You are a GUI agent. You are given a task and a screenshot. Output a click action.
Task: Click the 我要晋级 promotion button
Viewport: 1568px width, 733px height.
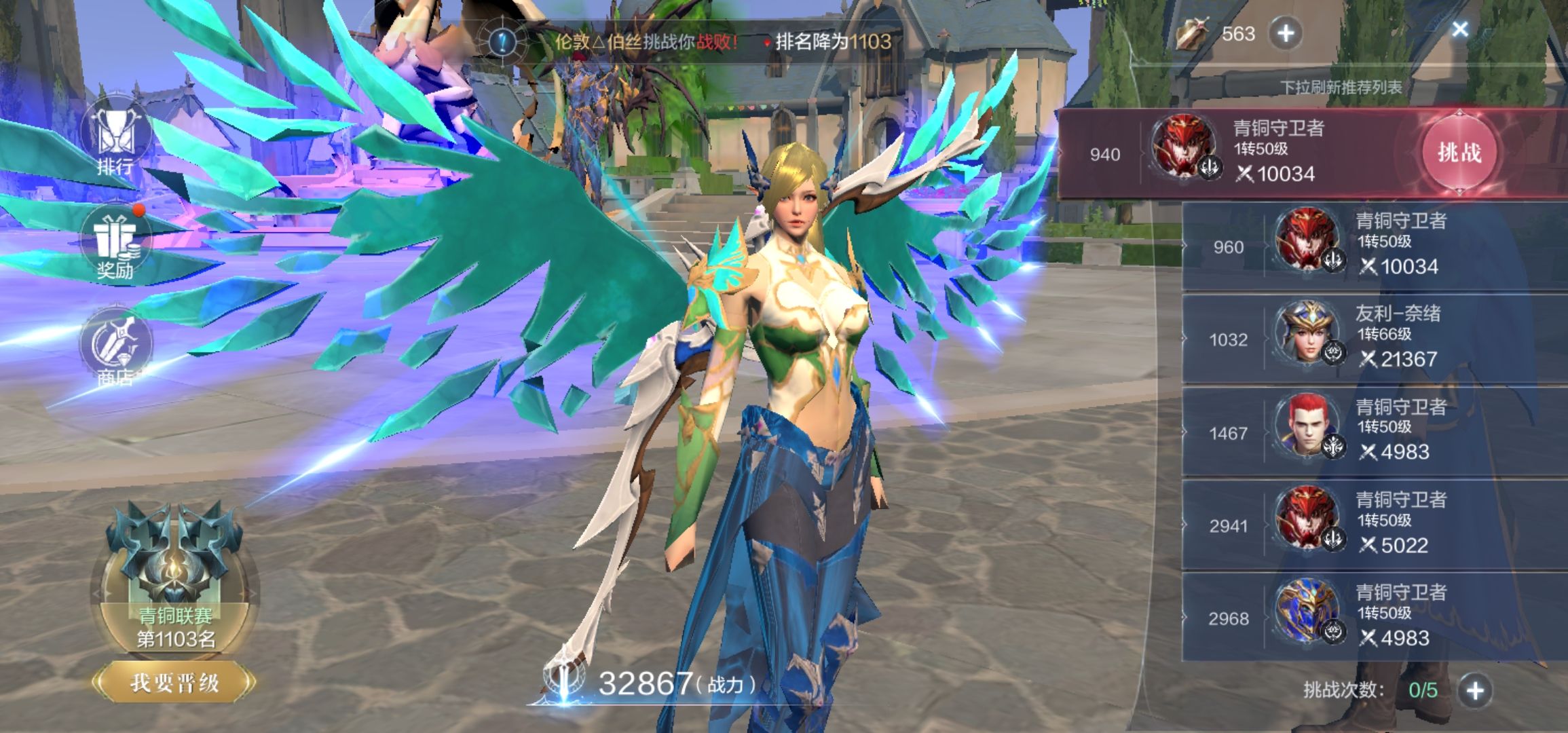click(x=174, y=683)
